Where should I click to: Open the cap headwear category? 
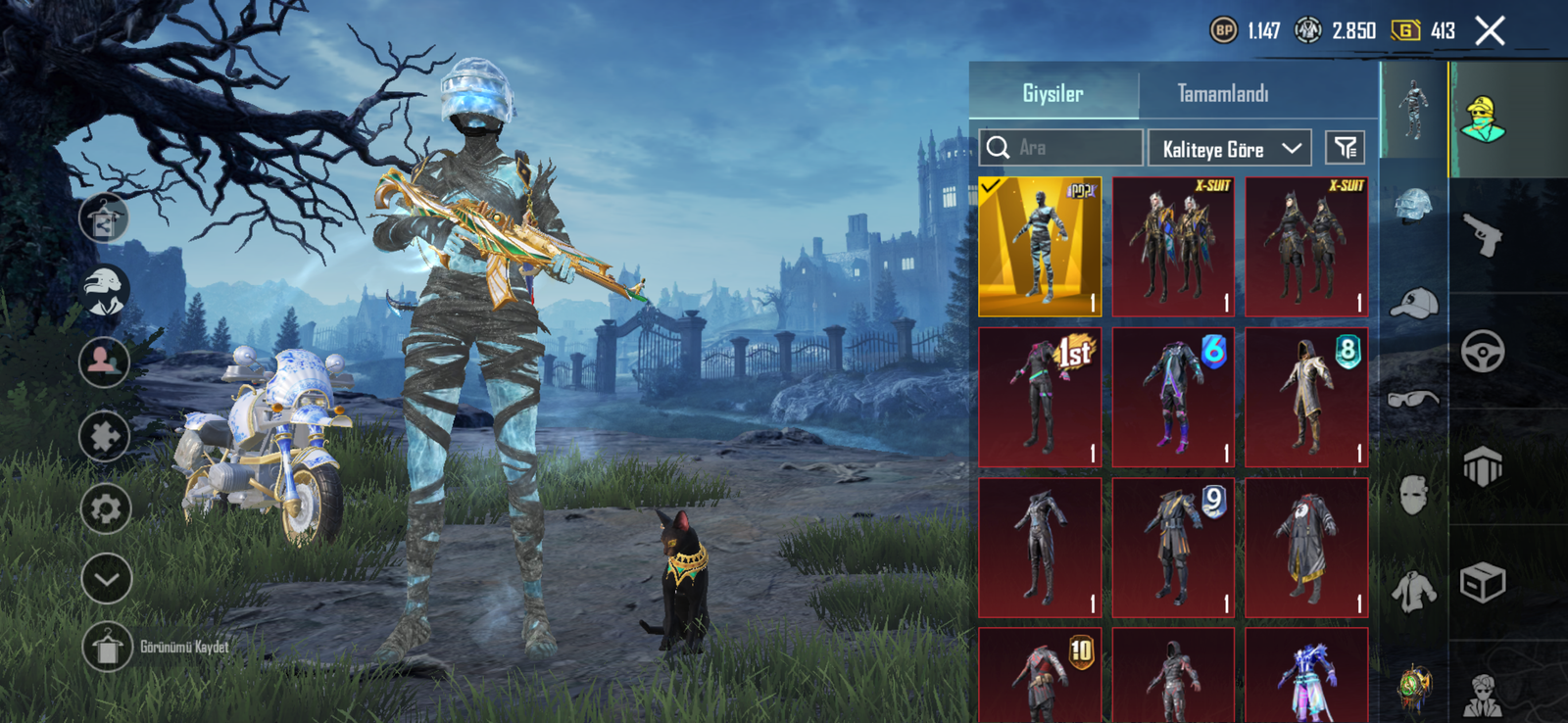(x=1413, y=304)
